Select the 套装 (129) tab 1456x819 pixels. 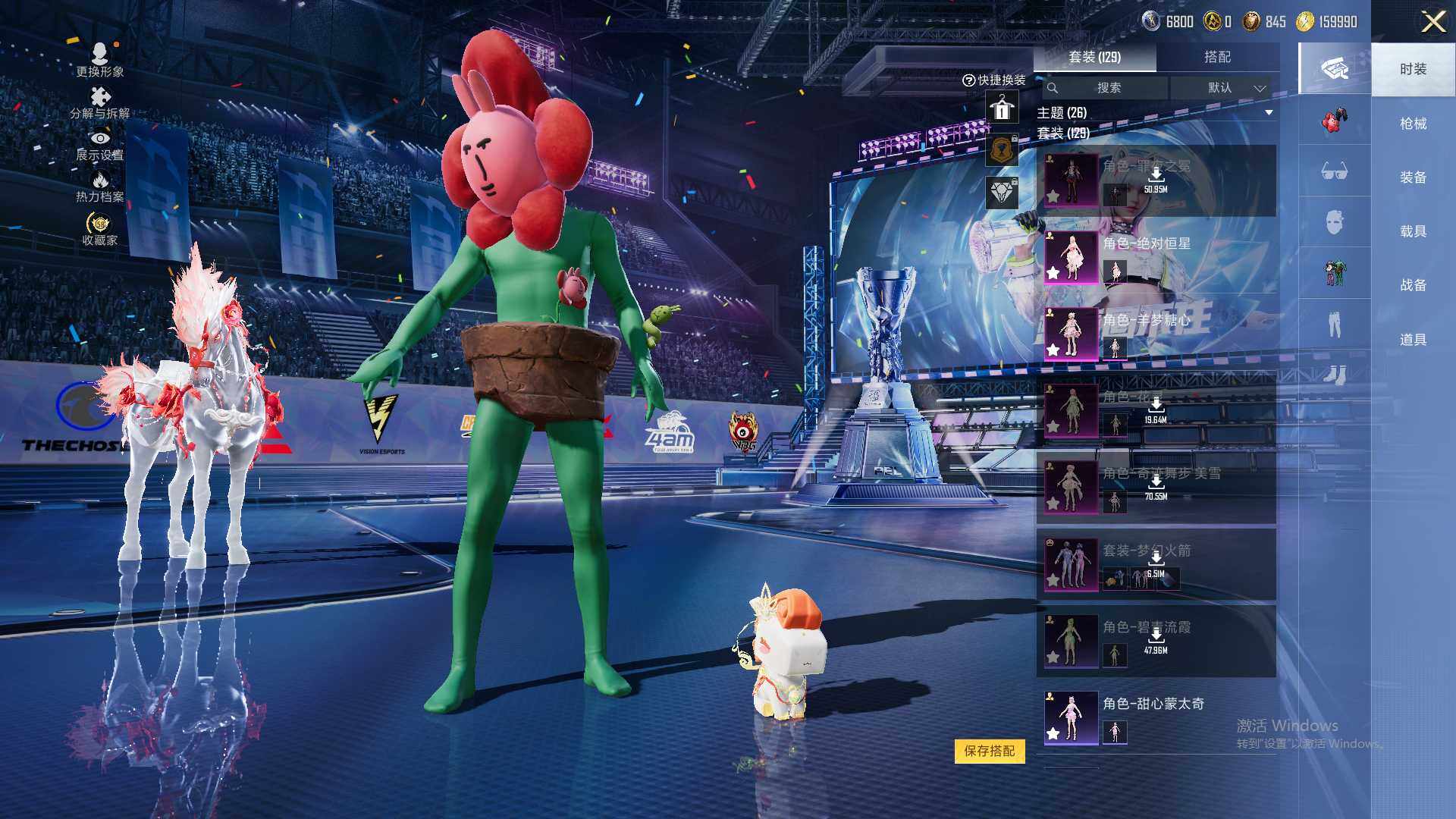(x=1094, y=57)
